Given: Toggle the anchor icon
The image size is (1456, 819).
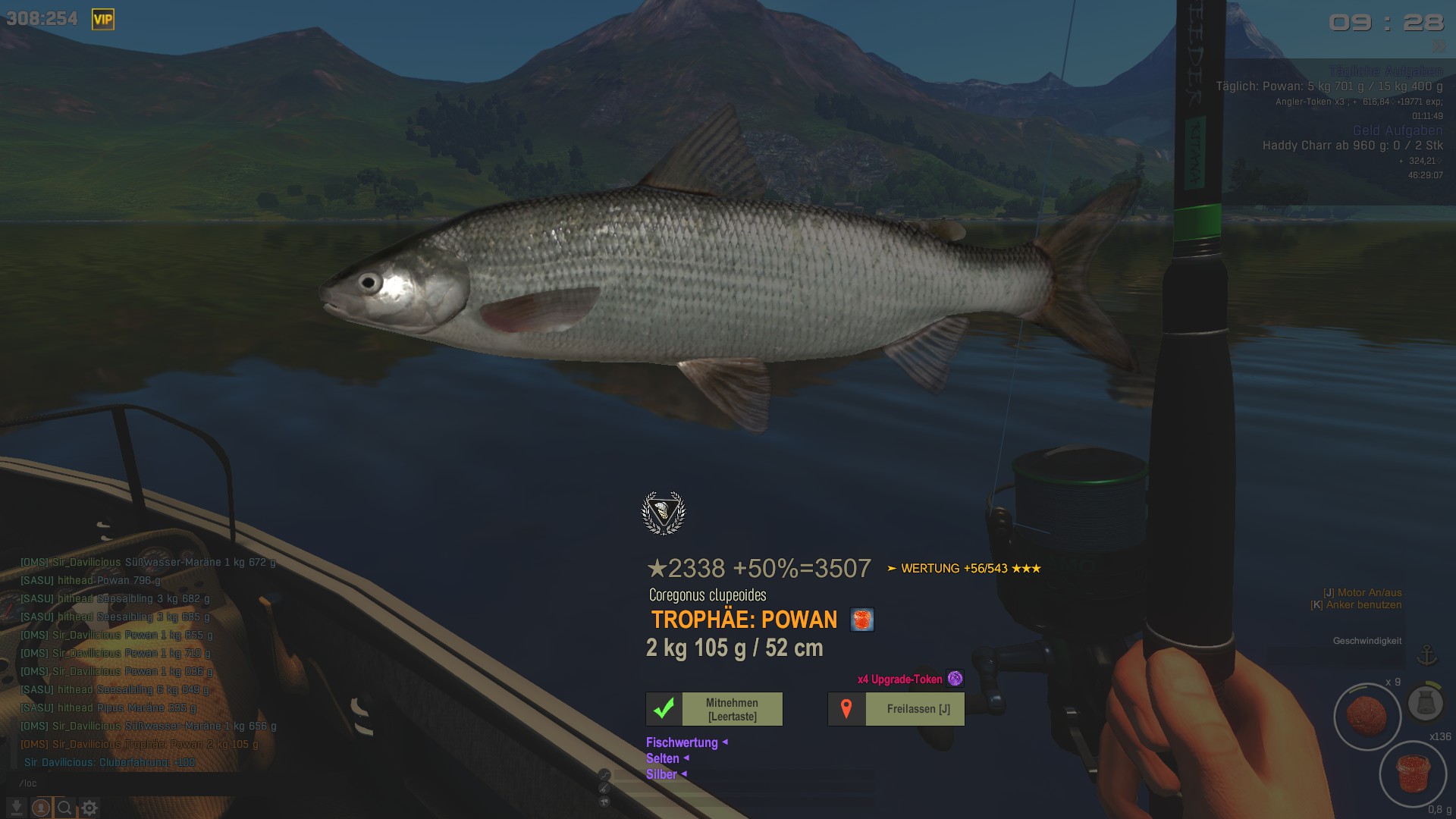Looking at the screenshot, I should 1427,654.
